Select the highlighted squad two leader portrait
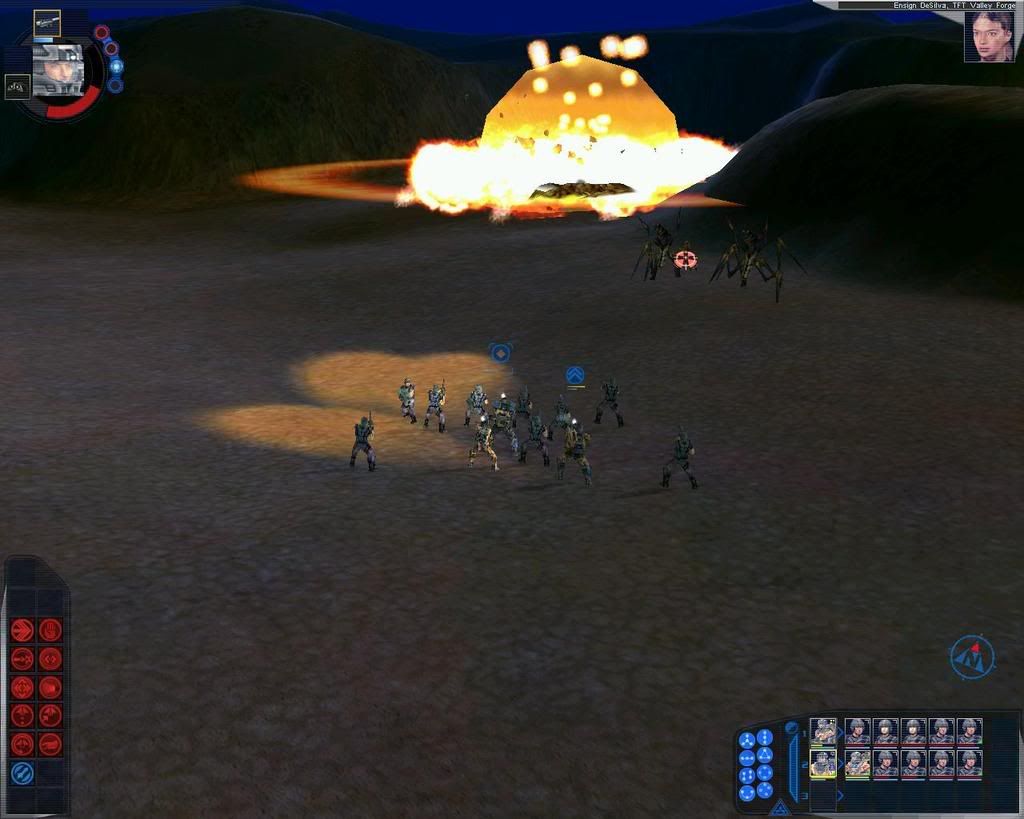The width and height of the screenshot is (1024, 819). [x=823, y=764]
